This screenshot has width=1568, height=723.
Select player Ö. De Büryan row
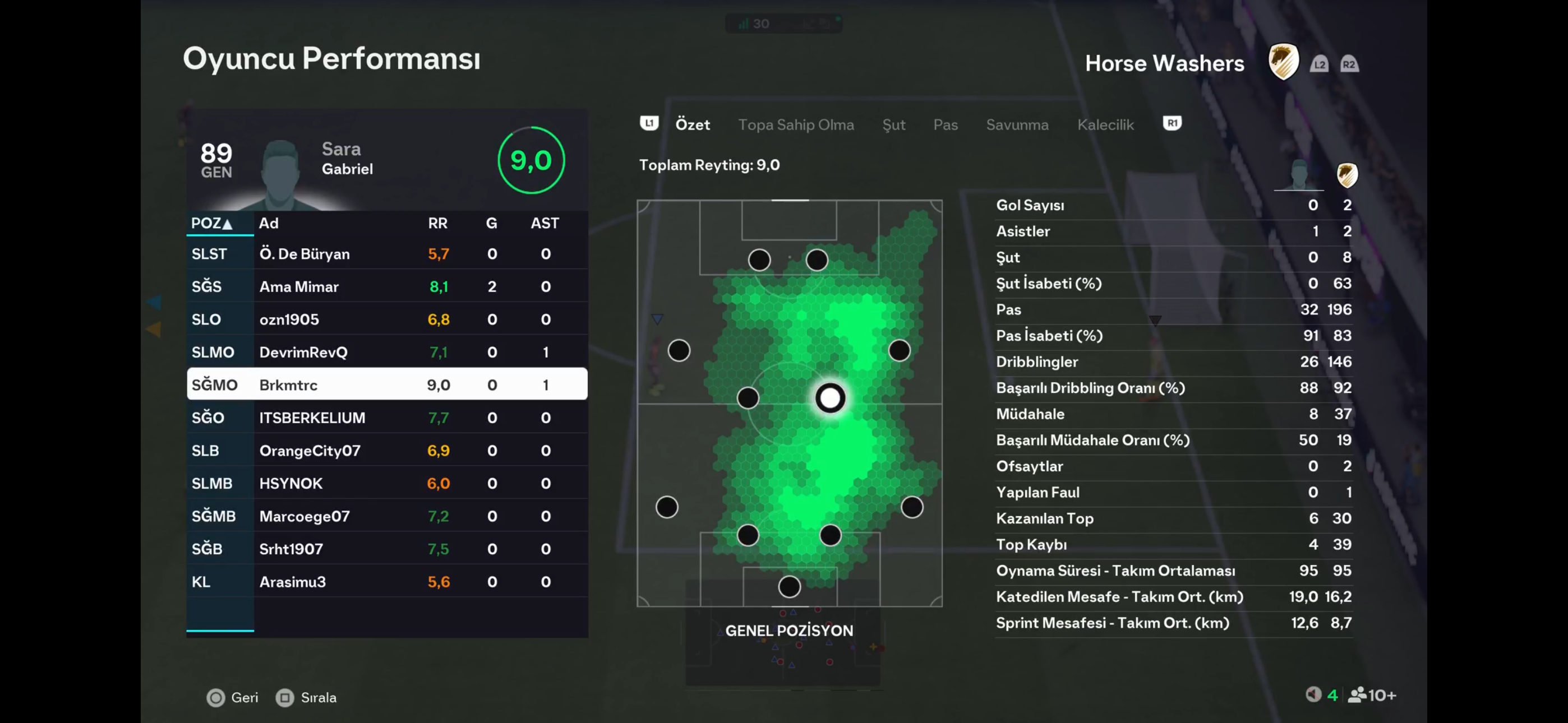point(386,254)
